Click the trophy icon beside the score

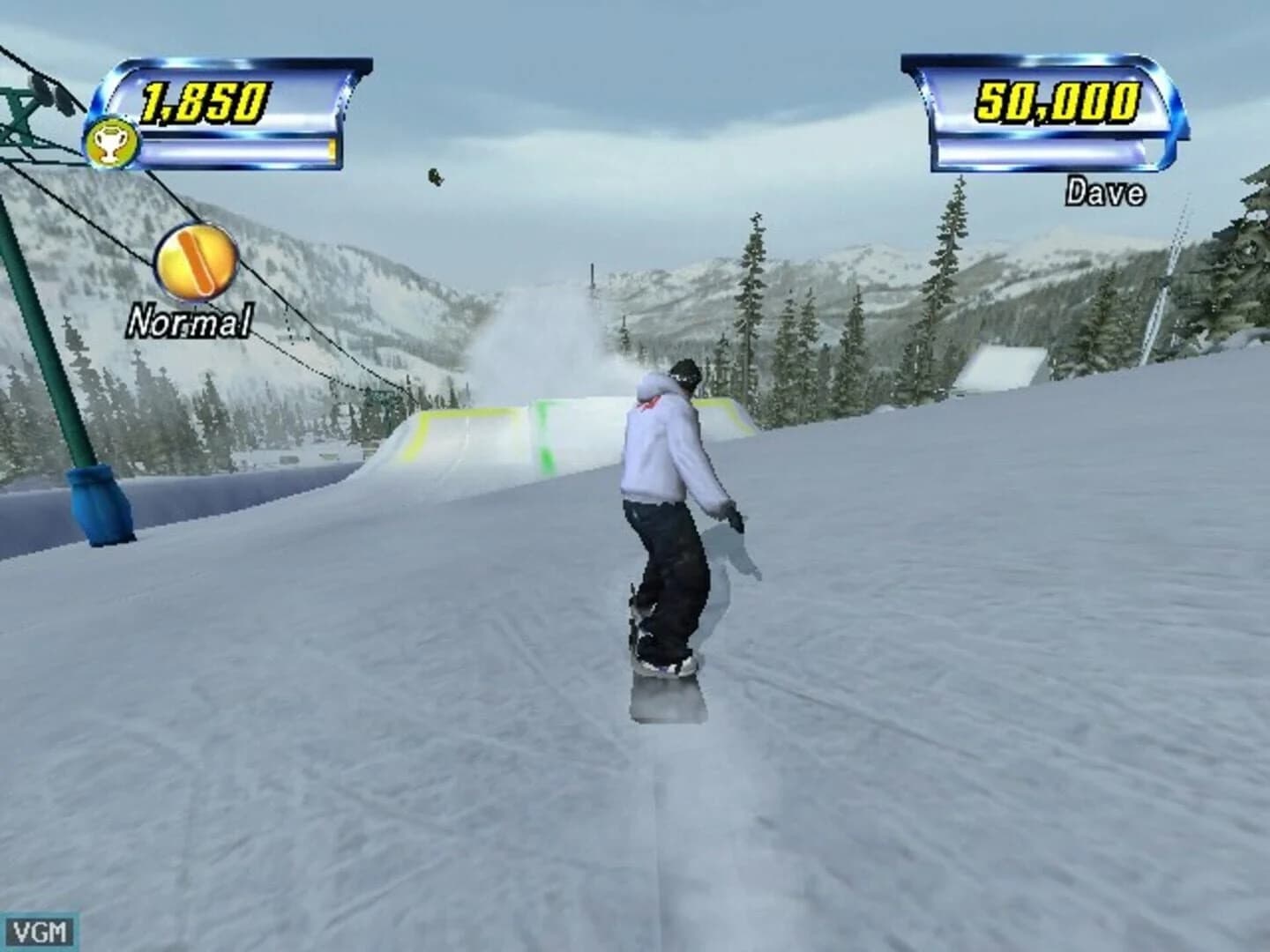pyautogui.click(x=110, y=141)
